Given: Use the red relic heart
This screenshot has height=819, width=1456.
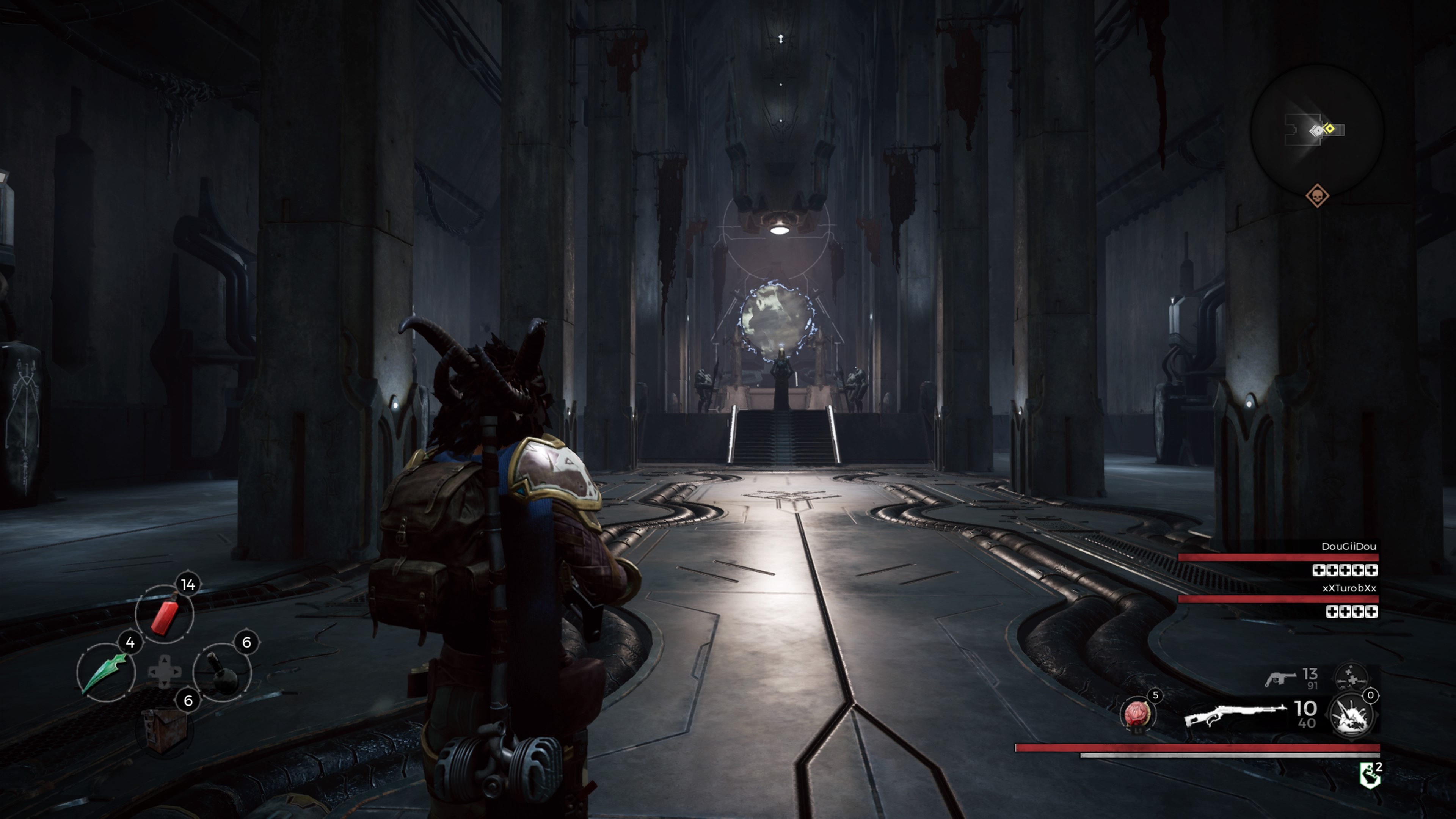Looking at the screenshot, I should coord(1137,714).
